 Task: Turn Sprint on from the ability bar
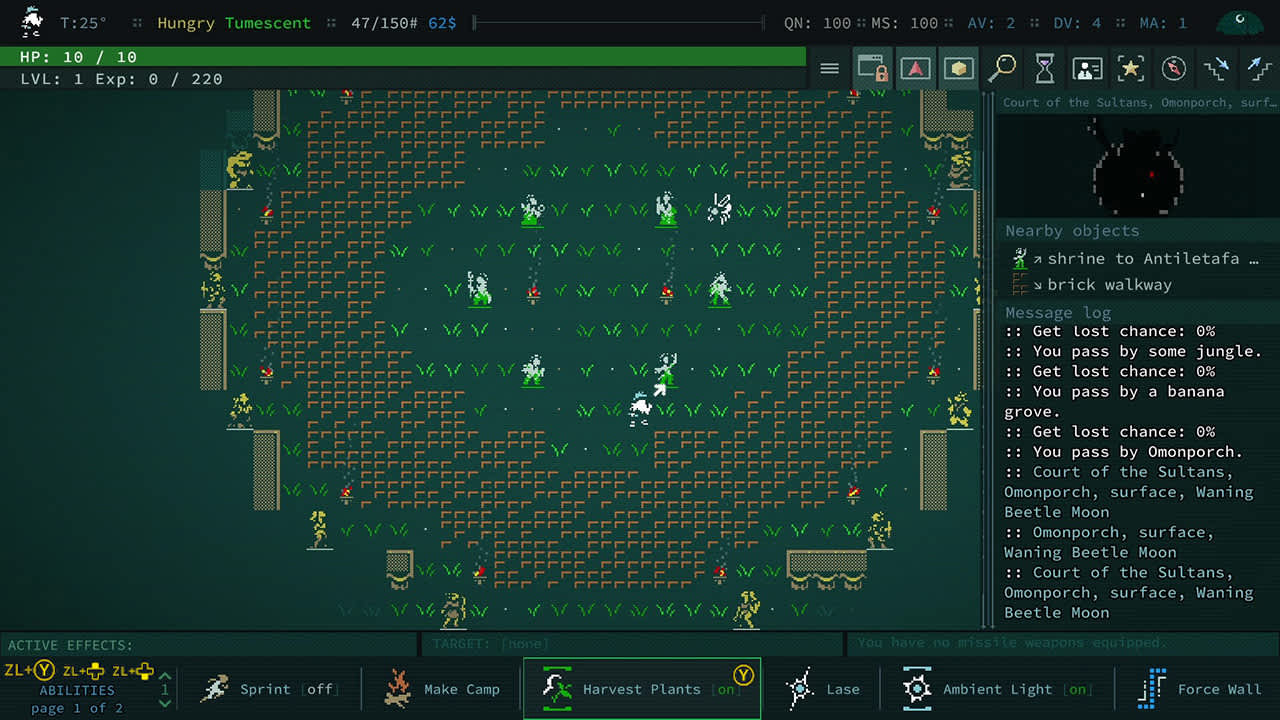coord(270,689)
